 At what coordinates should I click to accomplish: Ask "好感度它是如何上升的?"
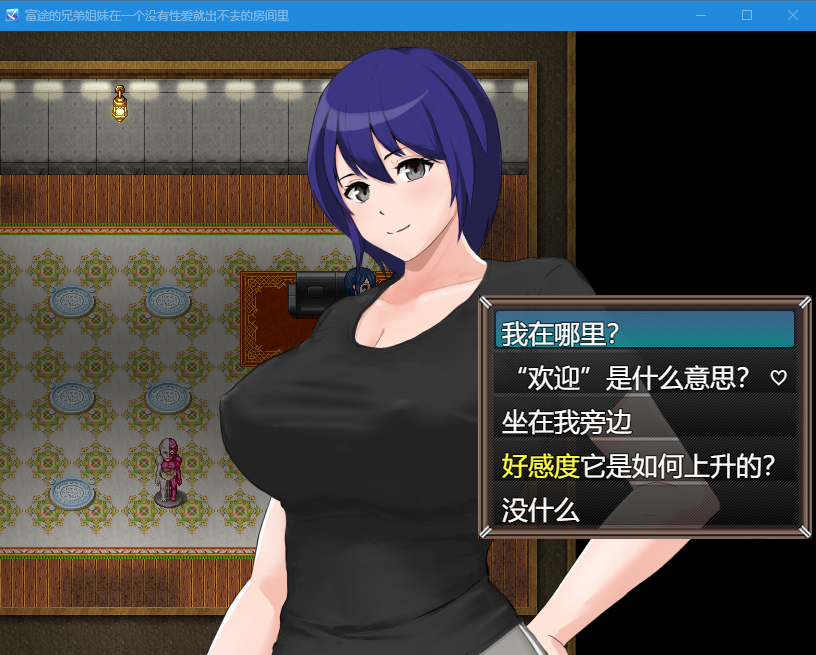coord(644,466)
